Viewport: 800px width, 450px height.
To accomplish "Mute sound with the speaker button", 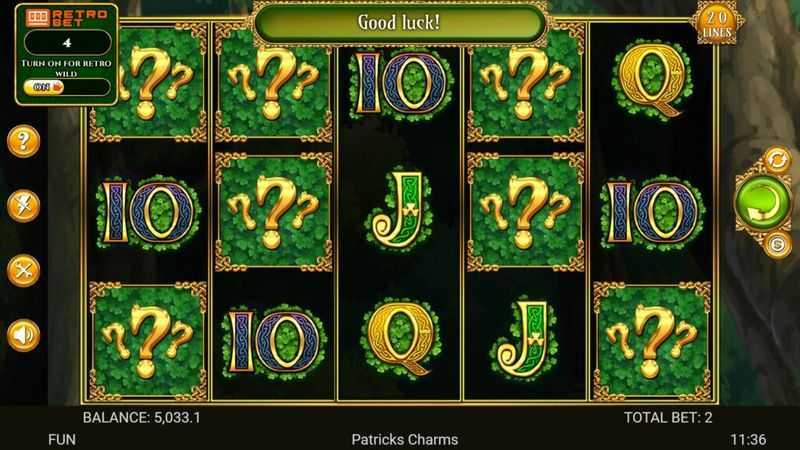I will [23, 334].
